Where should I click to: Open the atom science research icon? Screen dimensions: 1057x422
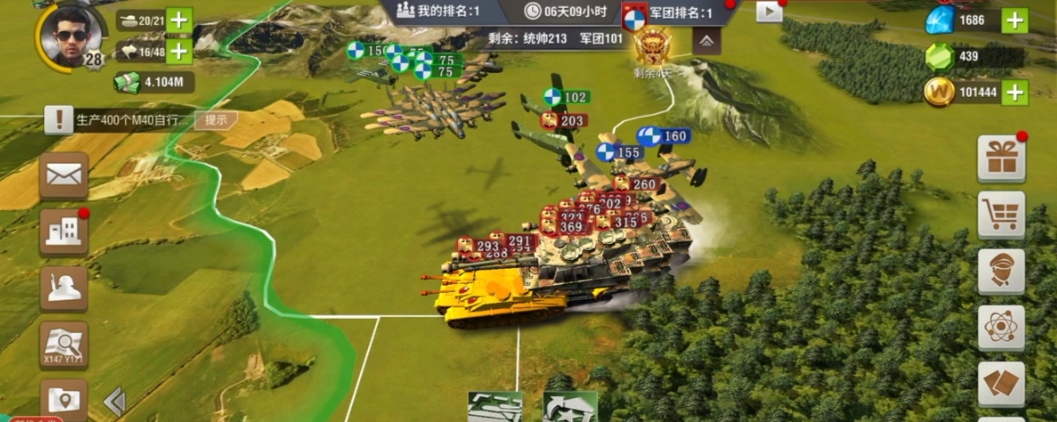point(1000,327)
